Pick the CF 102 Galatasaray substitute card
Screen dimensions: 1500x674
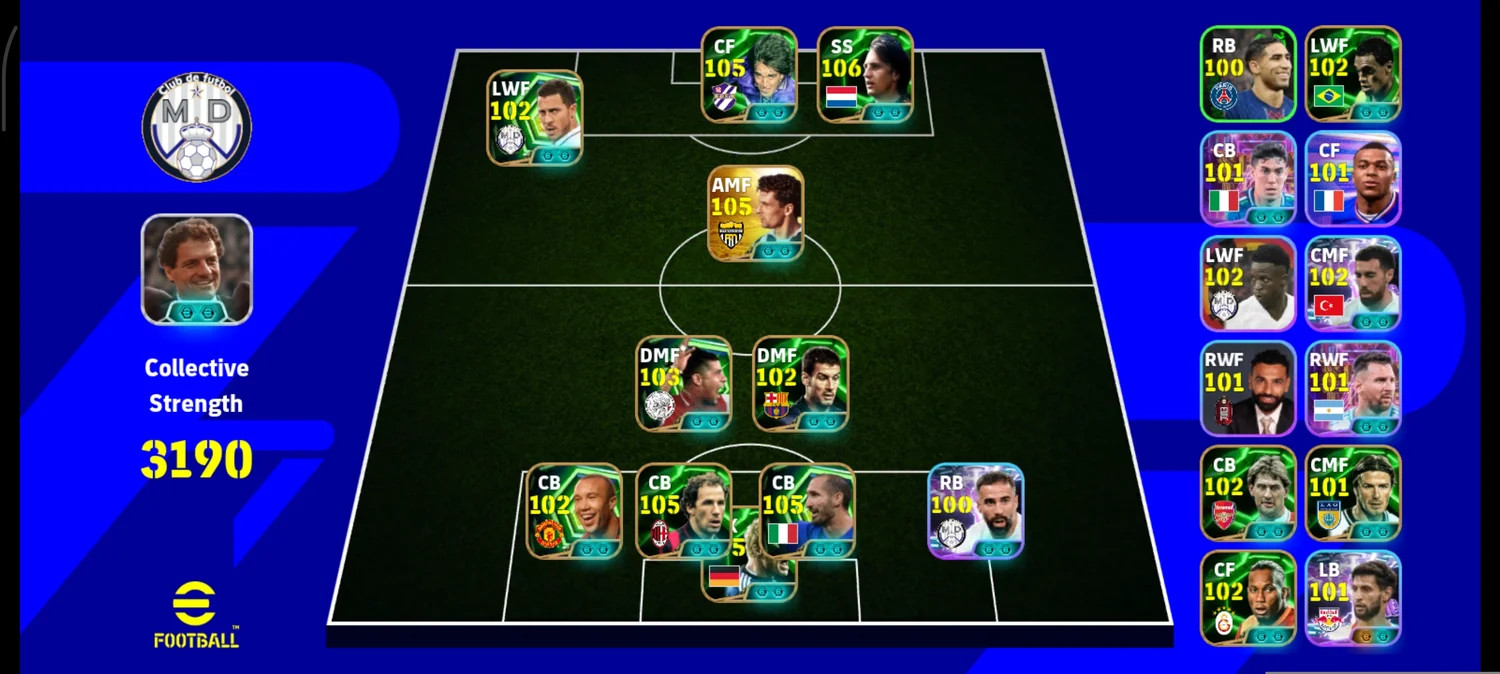1248,598
